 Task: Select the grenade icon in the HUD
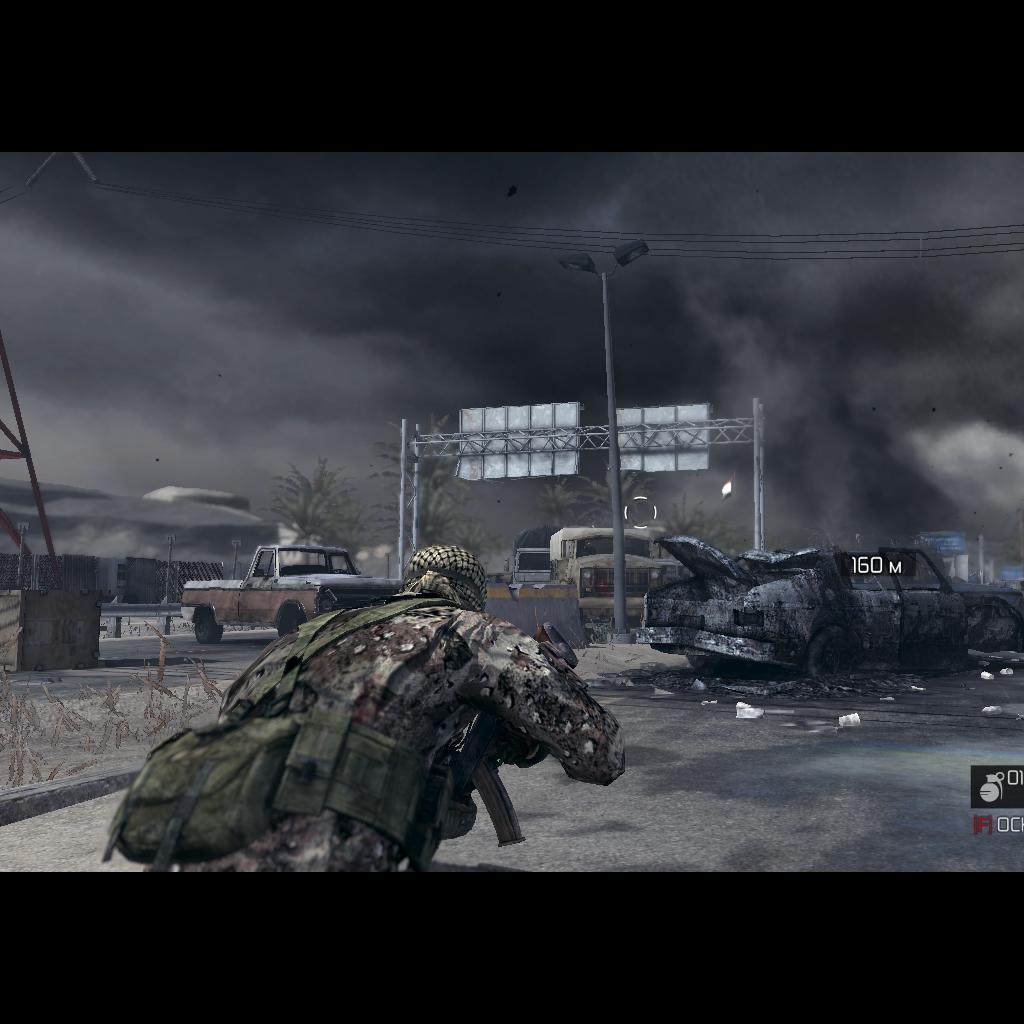pos(991,788)
